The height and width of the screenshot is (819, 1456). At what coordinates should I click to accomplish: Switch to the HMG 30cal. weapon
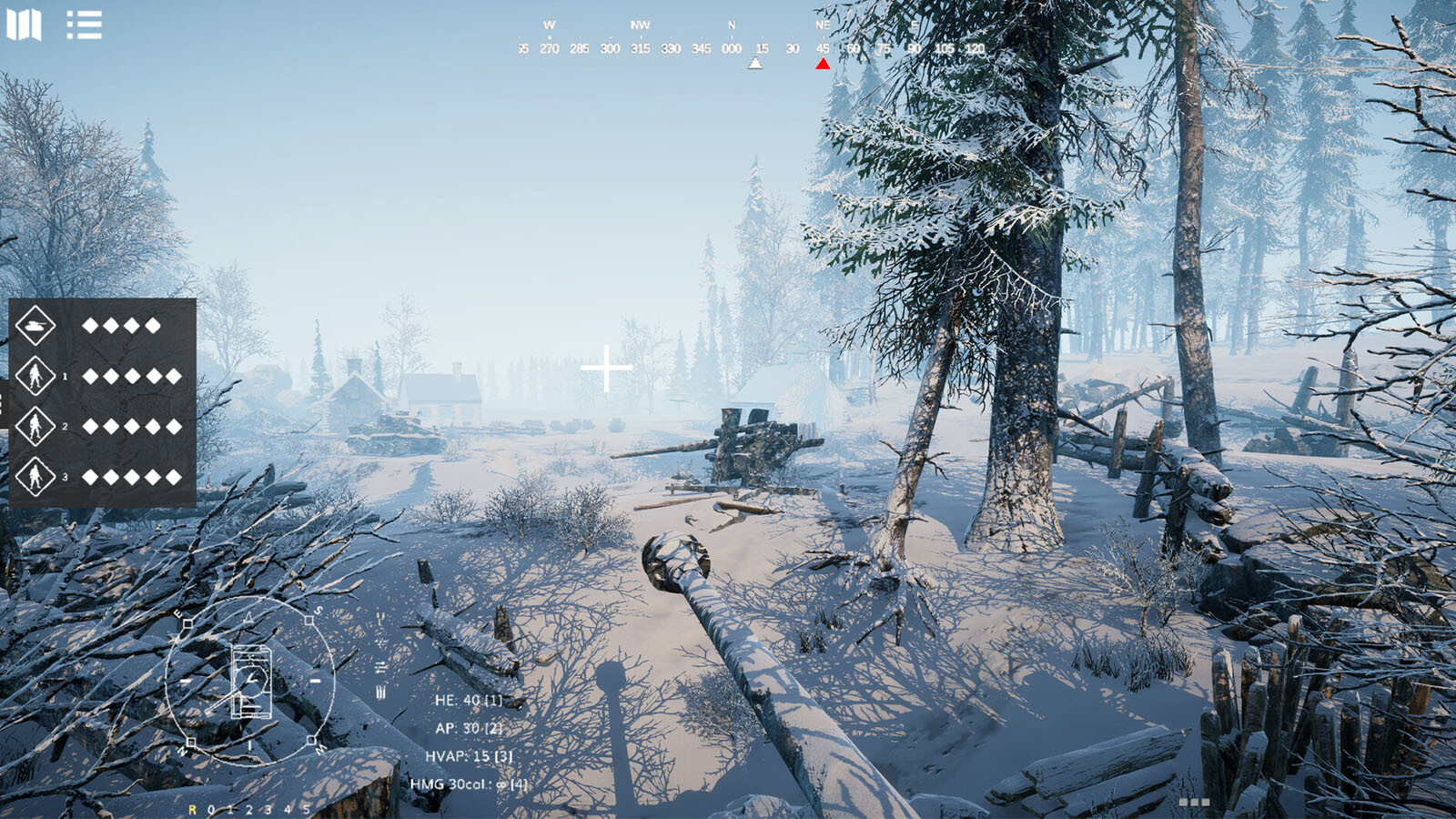click(x=468, y=784)
